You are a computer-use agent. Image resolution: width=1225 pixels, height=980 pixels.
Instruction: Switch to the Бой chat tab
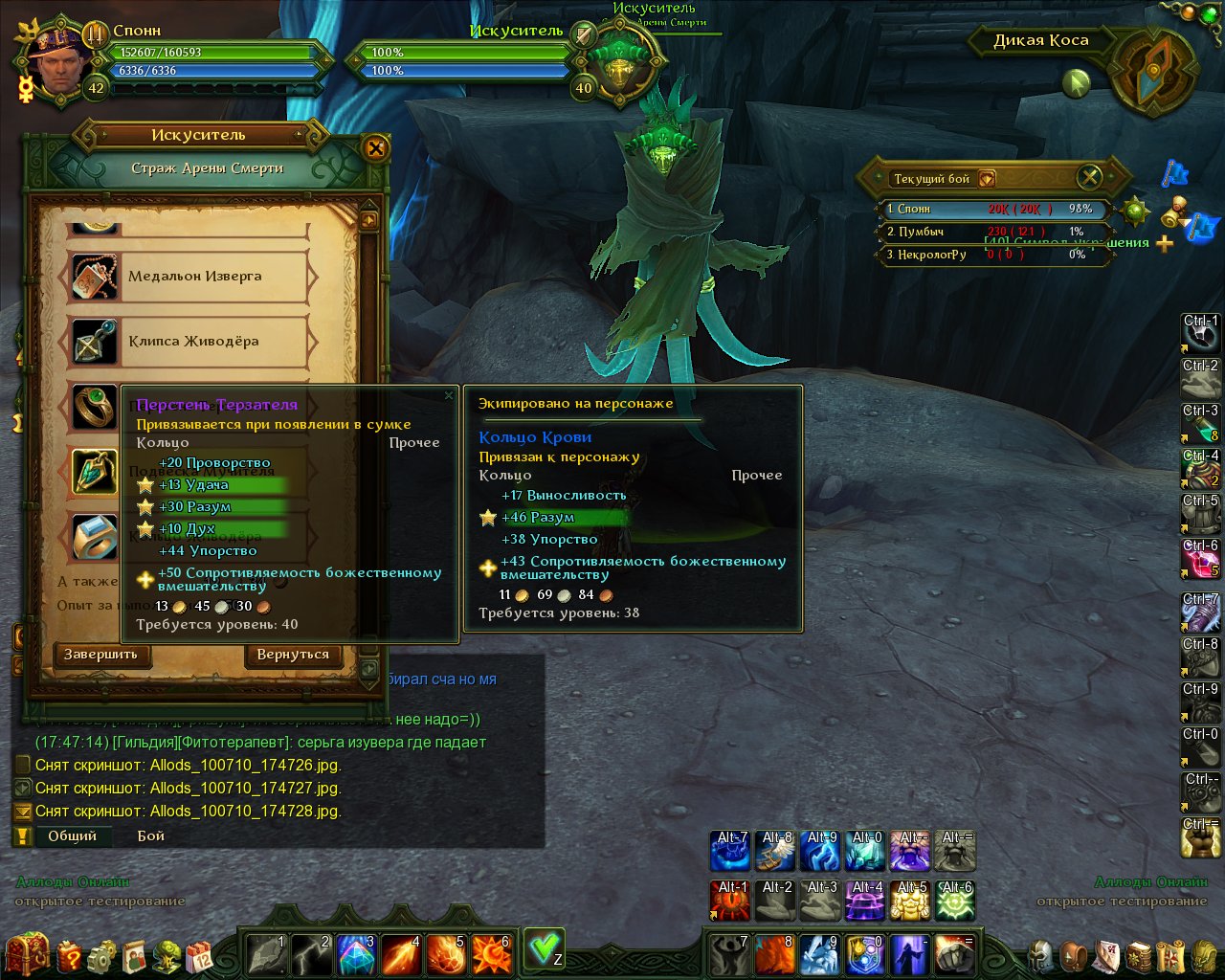point(151,835)
